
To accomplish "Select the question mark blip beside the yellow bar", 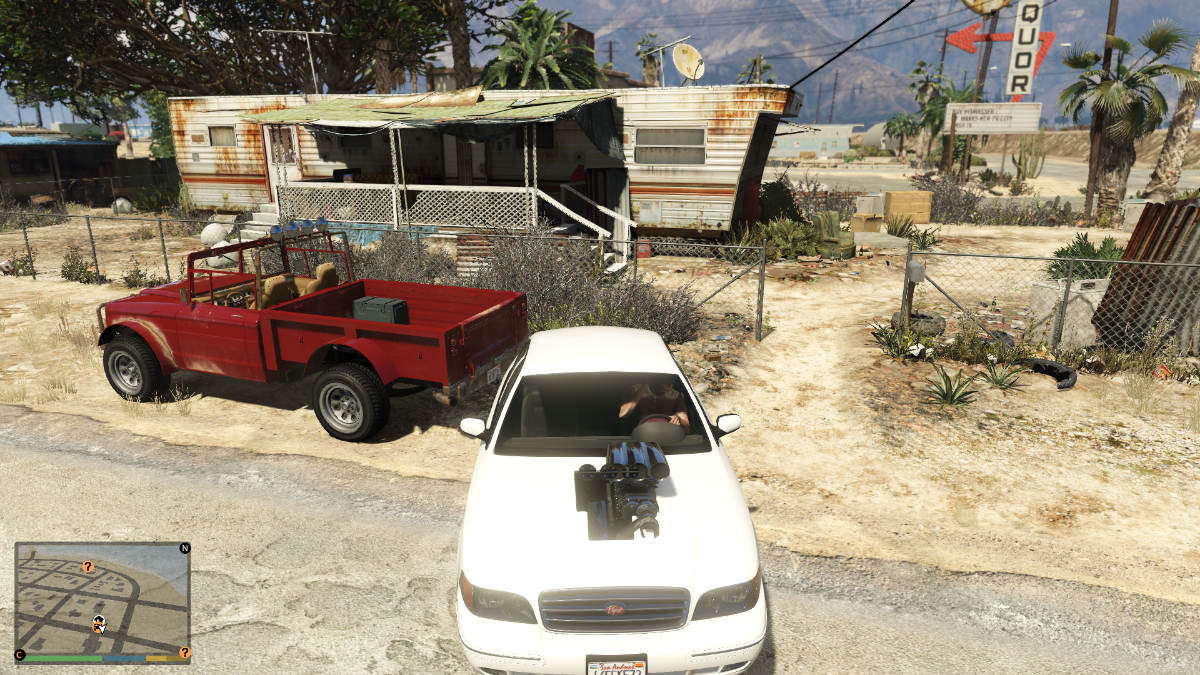I will [184, 652].
